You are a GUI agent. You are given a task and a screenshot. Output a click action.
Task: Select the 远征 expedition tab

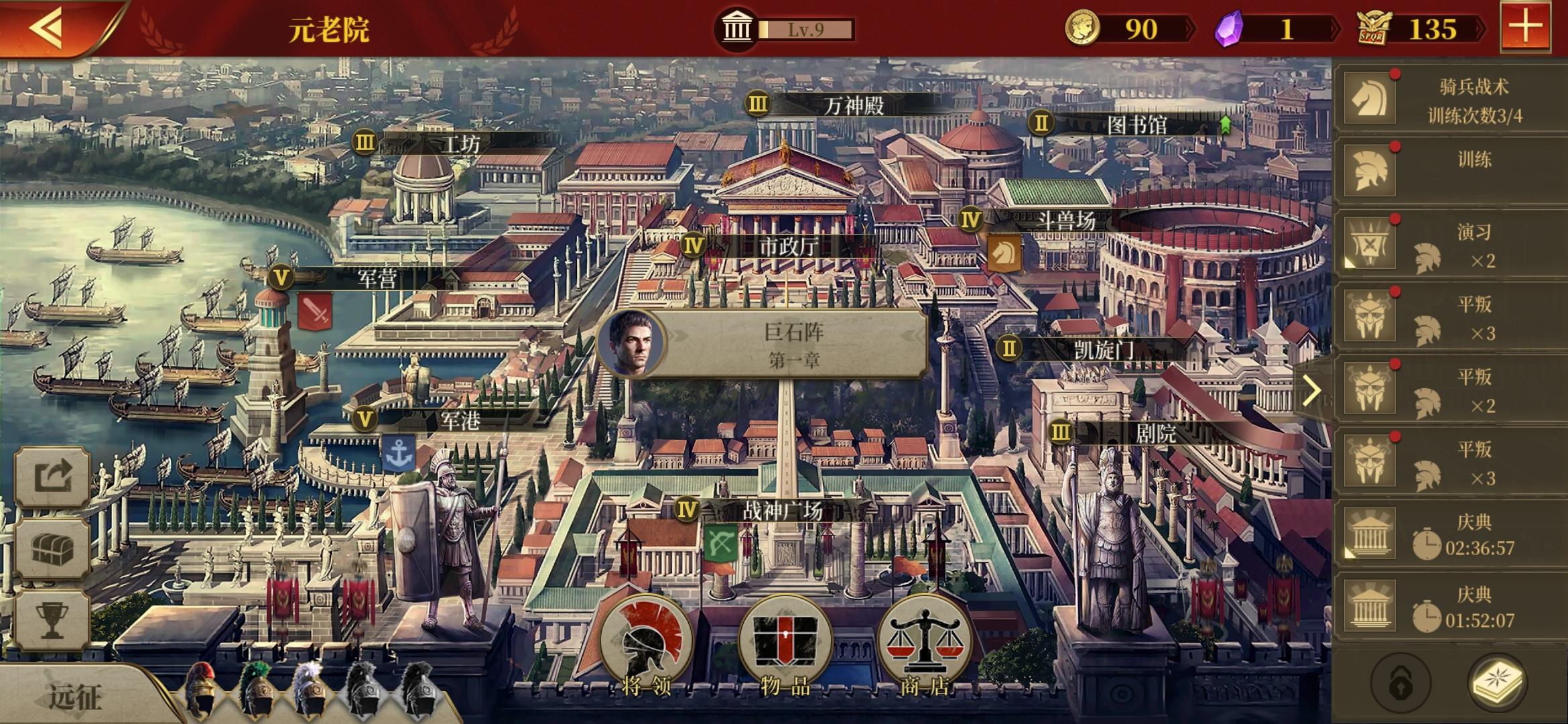75,697
